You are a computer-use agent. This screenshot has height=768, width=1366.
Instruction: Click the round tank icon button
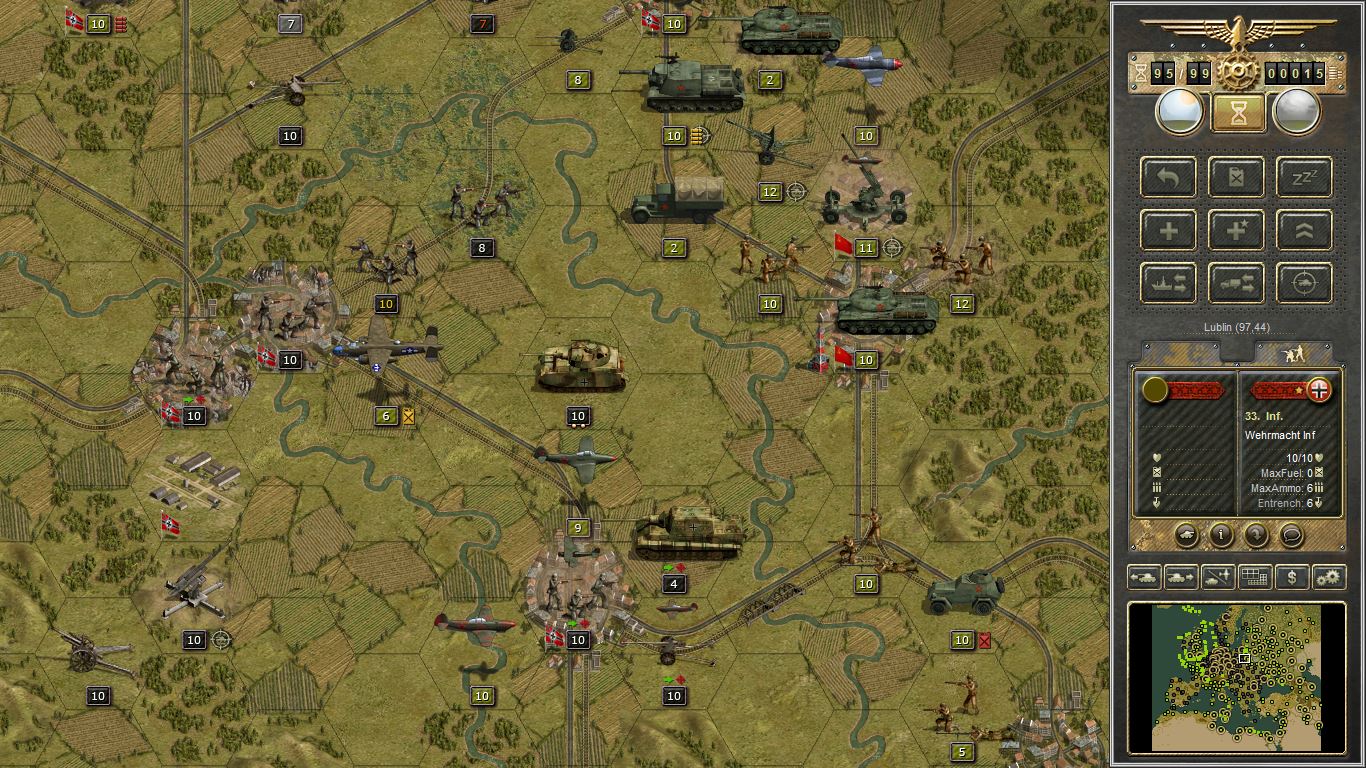click(1186, 535)
